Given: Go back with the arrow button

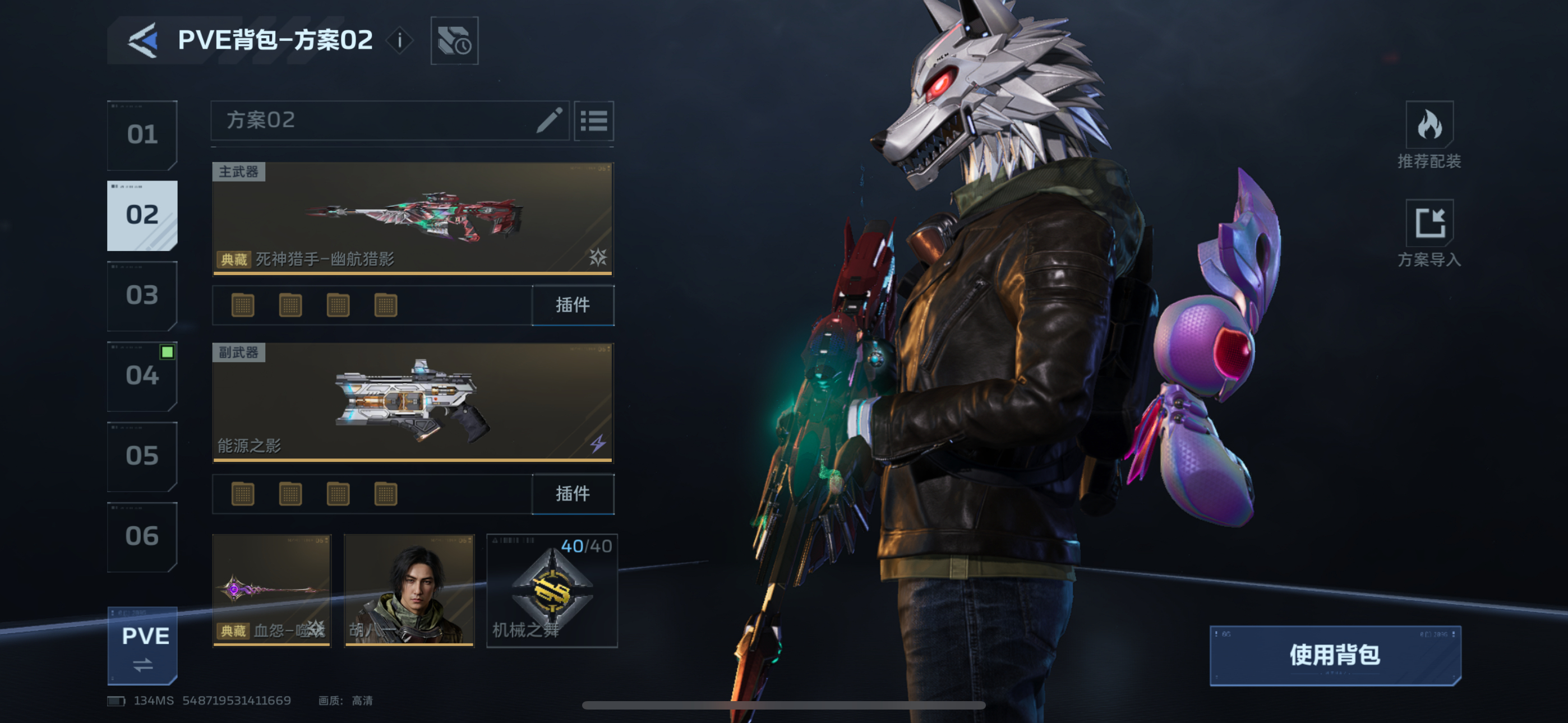Looking at the screenshot, I should click(x=143, y=41).
